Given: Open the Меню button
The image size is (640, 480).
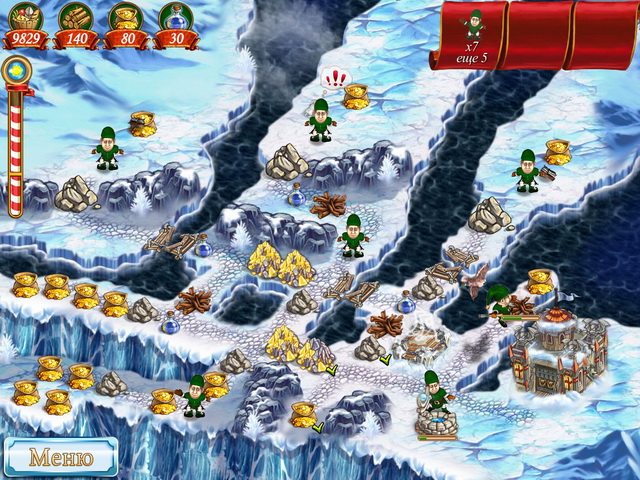Looking at the screenshot, I should pyautogui.click(x=60, y=458).
